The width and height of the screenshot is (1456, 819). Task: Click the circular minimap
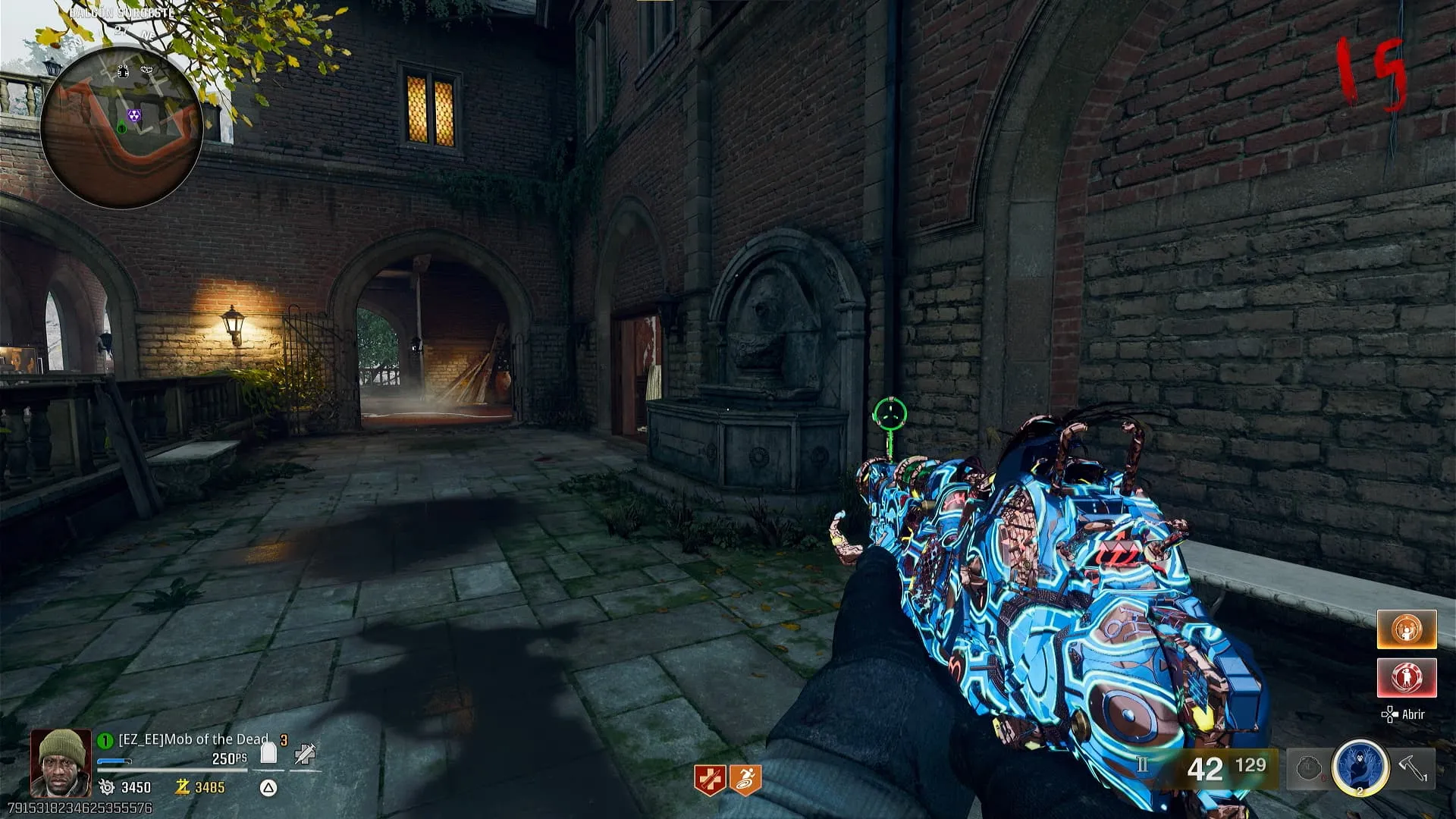coord(121,127)
